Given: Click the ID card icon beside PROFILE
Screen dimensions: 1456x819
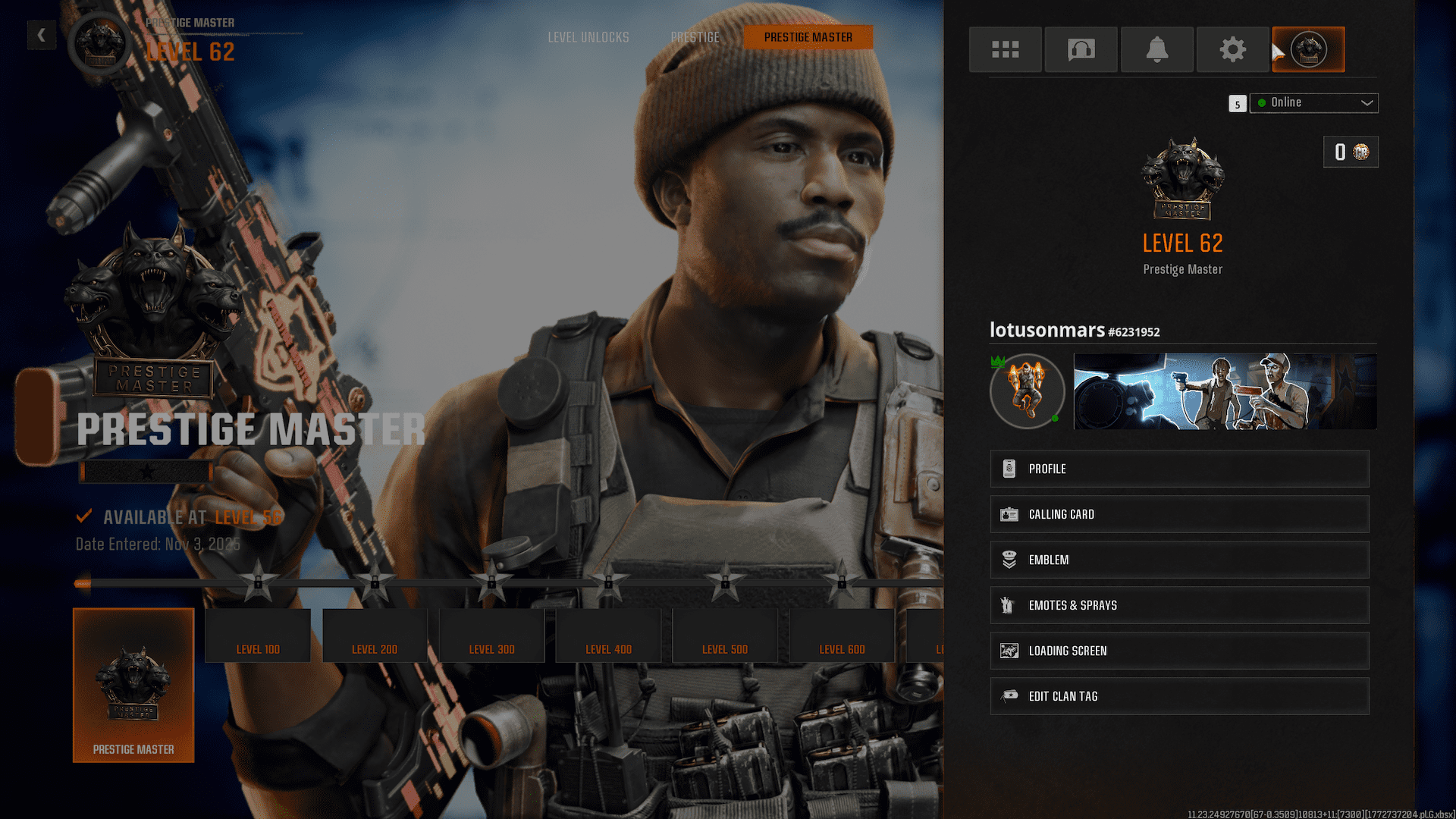Looking at the screenshot, I should point(1009,468).
